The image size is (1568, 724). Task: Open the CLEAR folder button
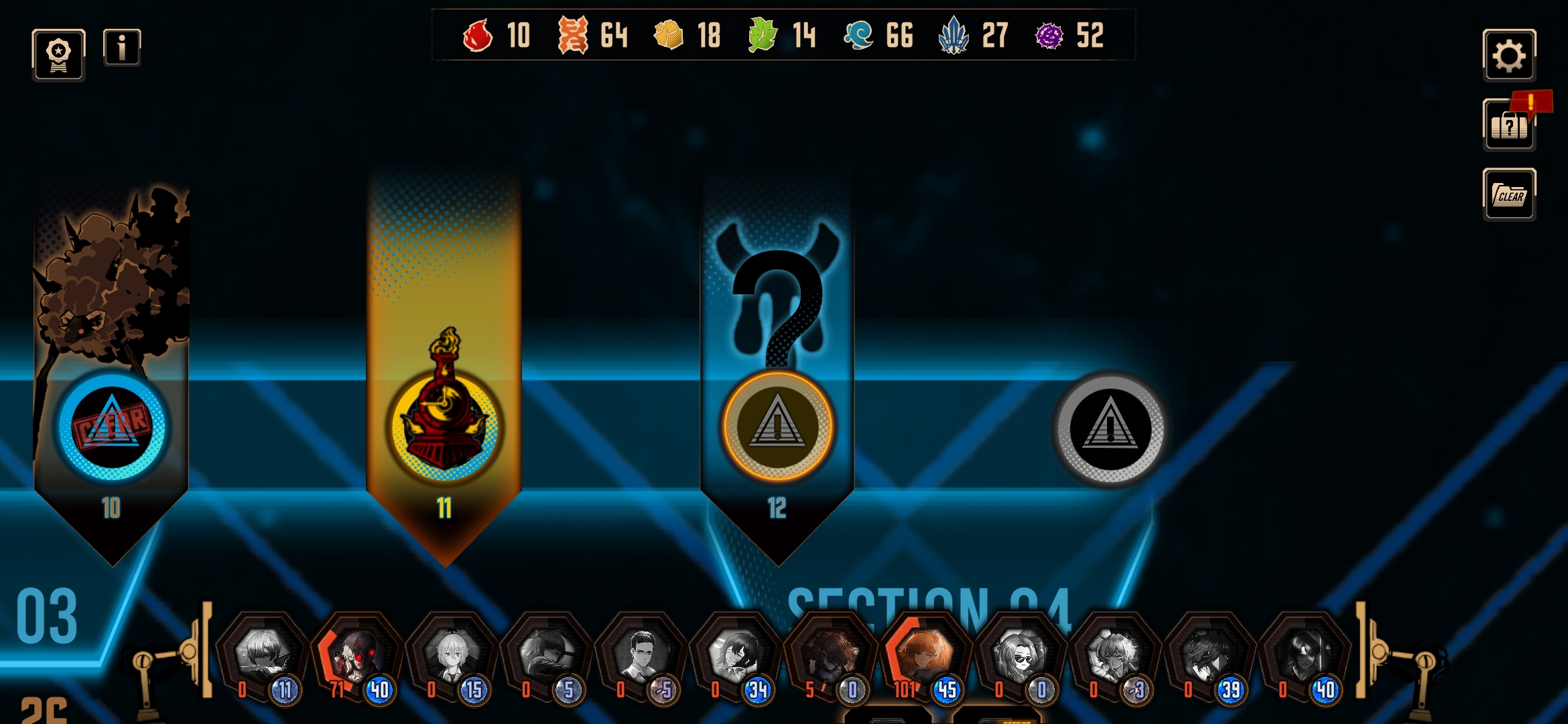1508,195
